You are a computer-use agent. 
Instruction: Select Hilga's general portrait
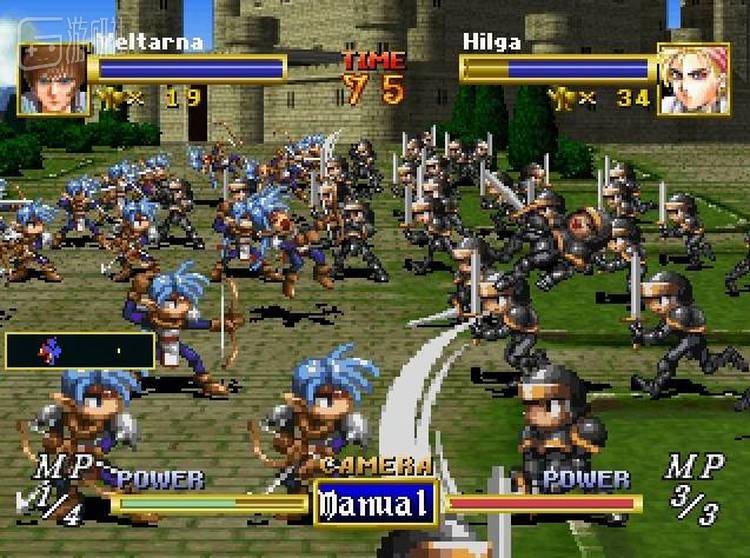693,79
